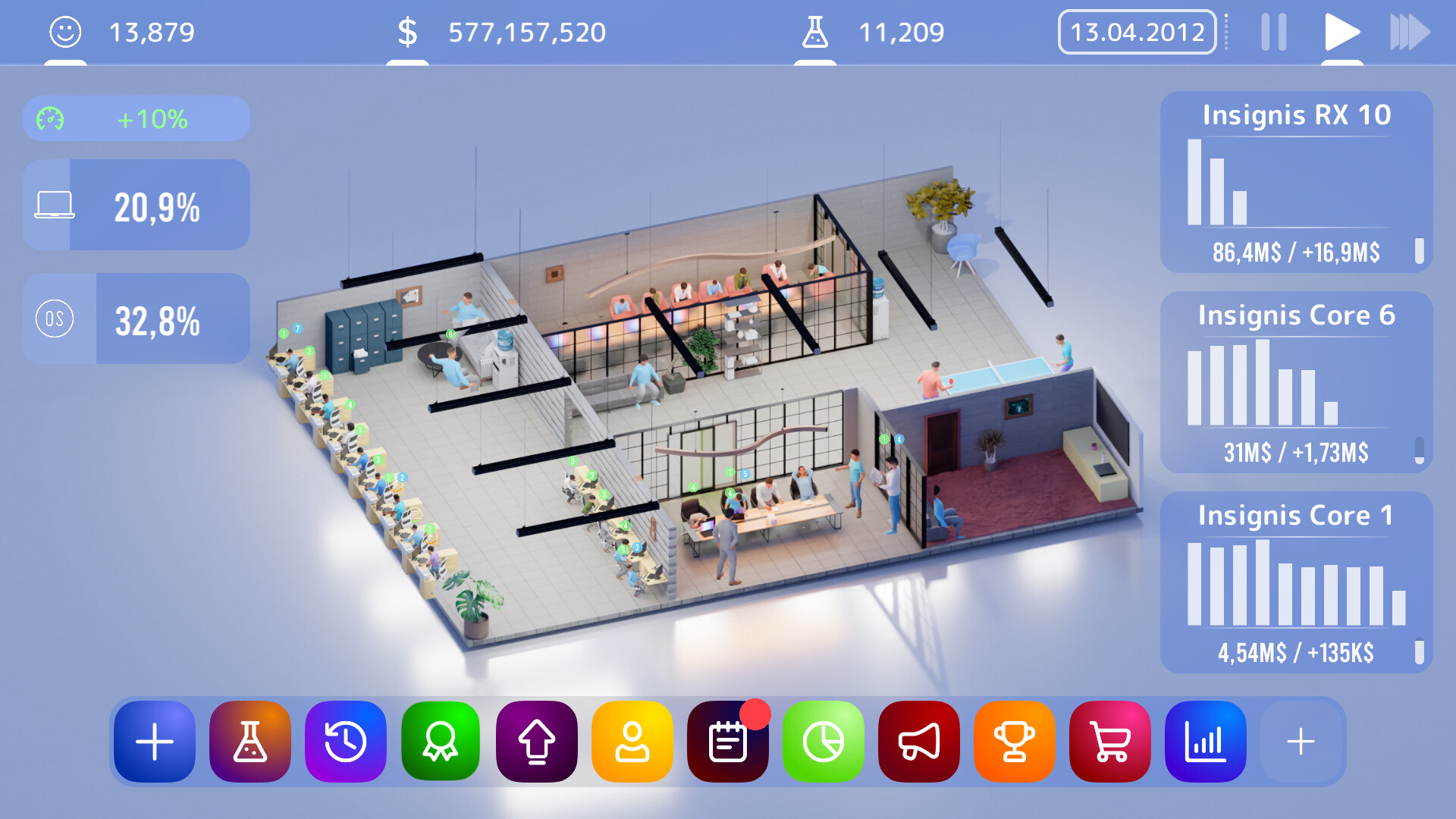Open the history clock panel
The image size is (1456, 819).
(345, 742)
